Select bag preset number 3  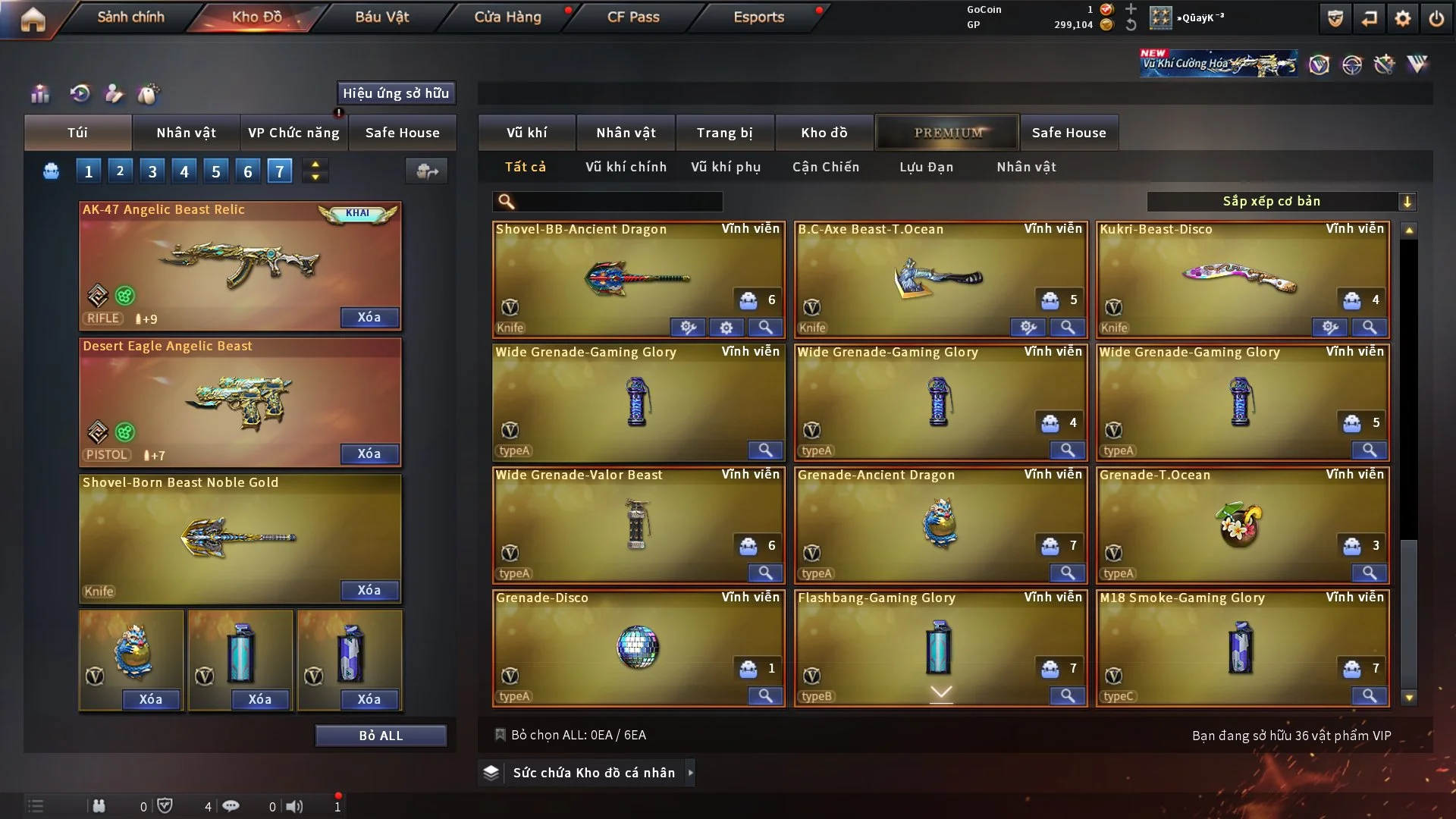152,171
